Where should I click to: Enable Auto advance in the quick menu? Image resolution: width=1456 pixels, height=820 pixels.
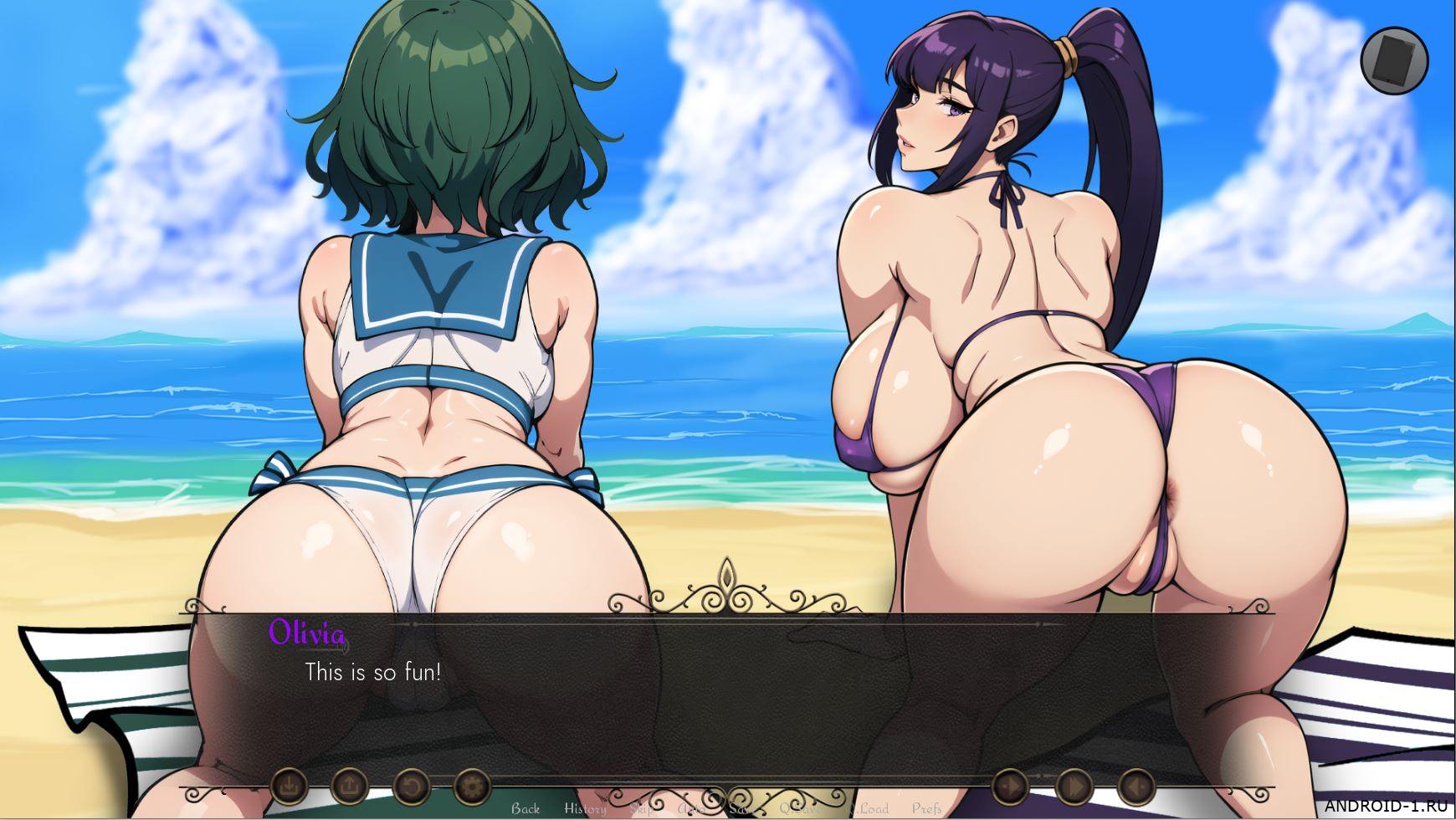[690, 808]
